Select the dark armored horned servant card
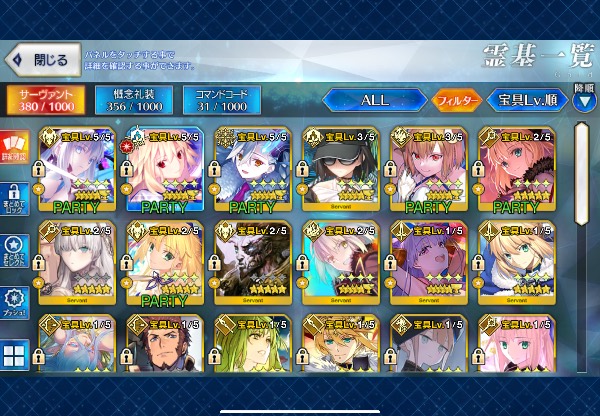 [x=253, y=264]
